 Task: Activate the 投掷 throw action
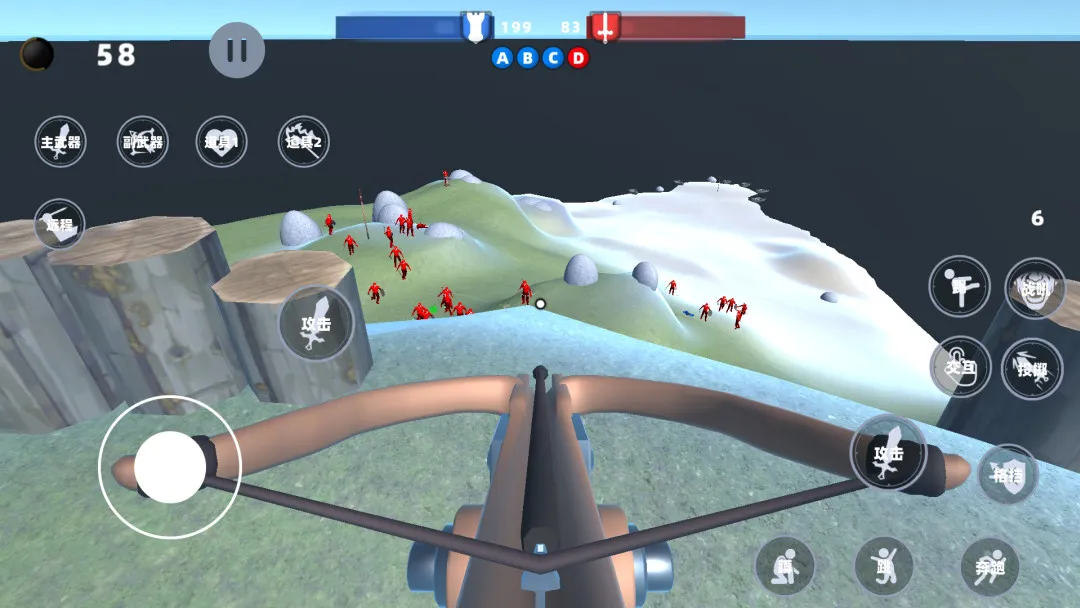(1031, 368)
